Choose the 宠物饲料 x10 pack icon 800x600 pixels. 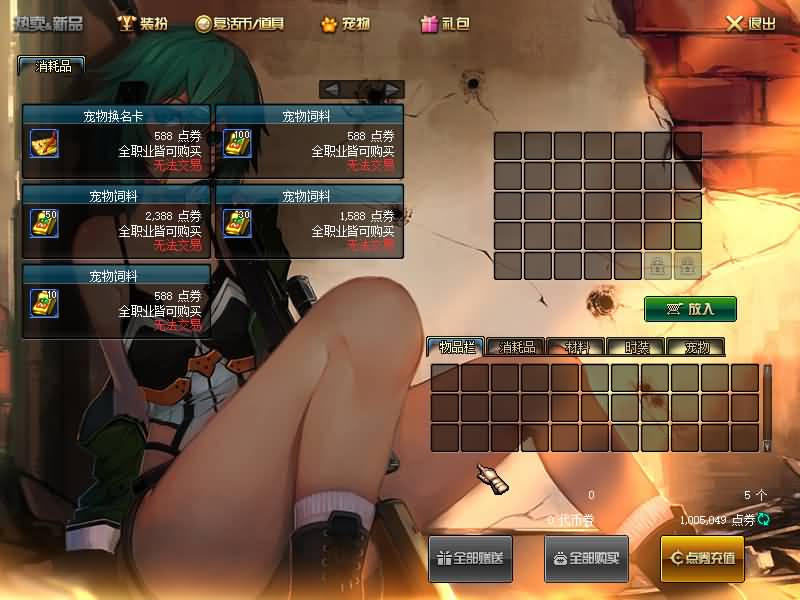click(43, 302)
